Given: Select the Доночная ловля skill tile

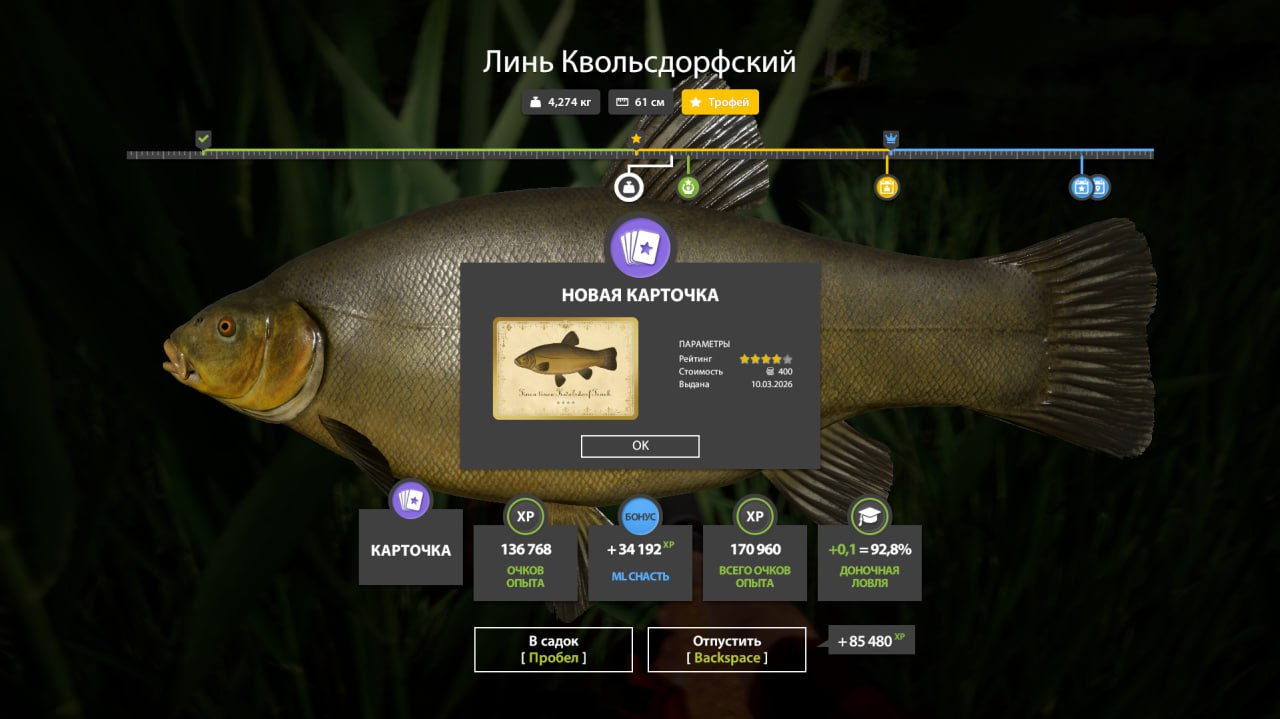Looking at the screenshot, I should pos(869,562).
